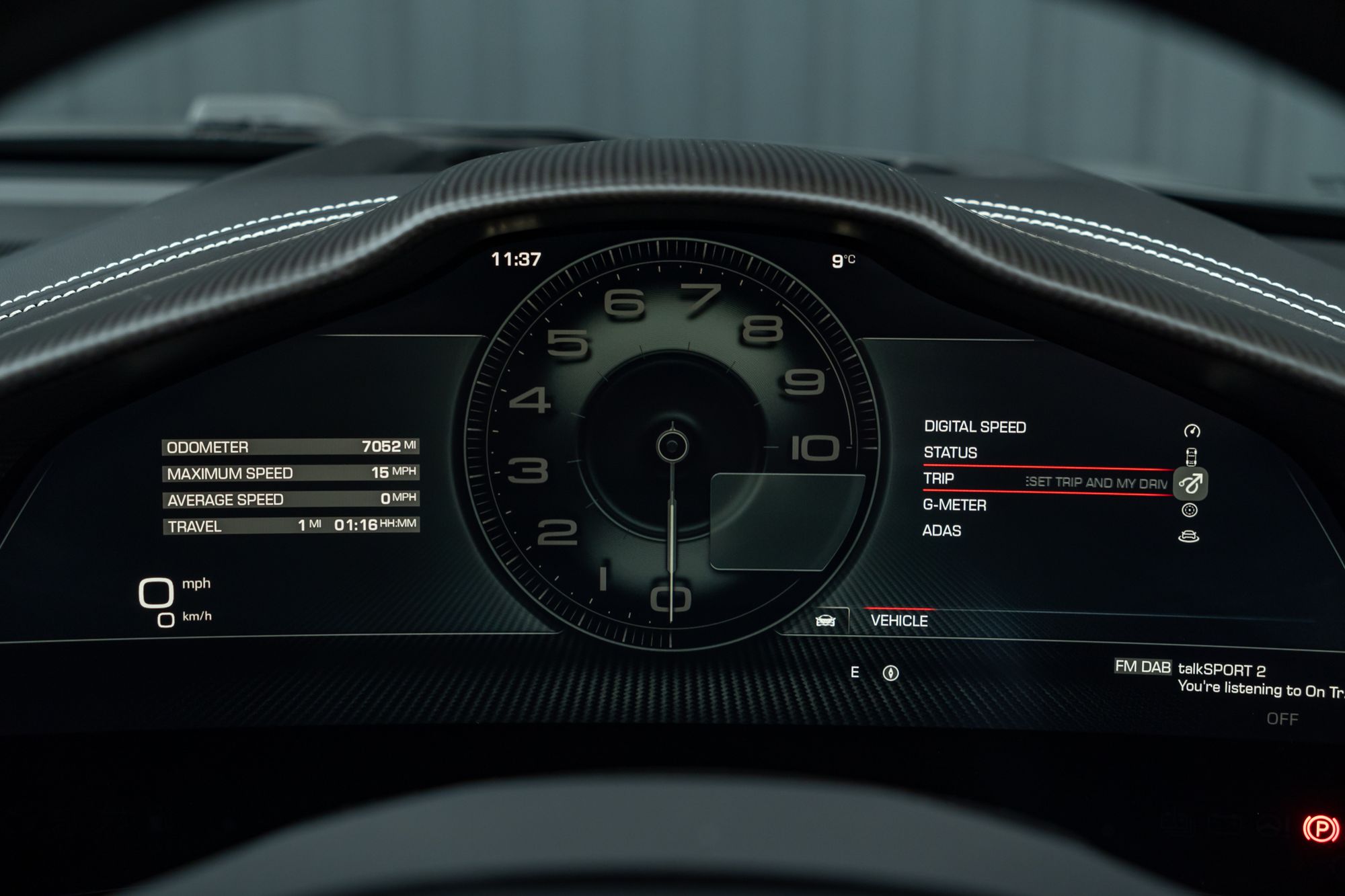Click the FM DAB radio source label
1345x896 pixels.
click(1143, 667)
